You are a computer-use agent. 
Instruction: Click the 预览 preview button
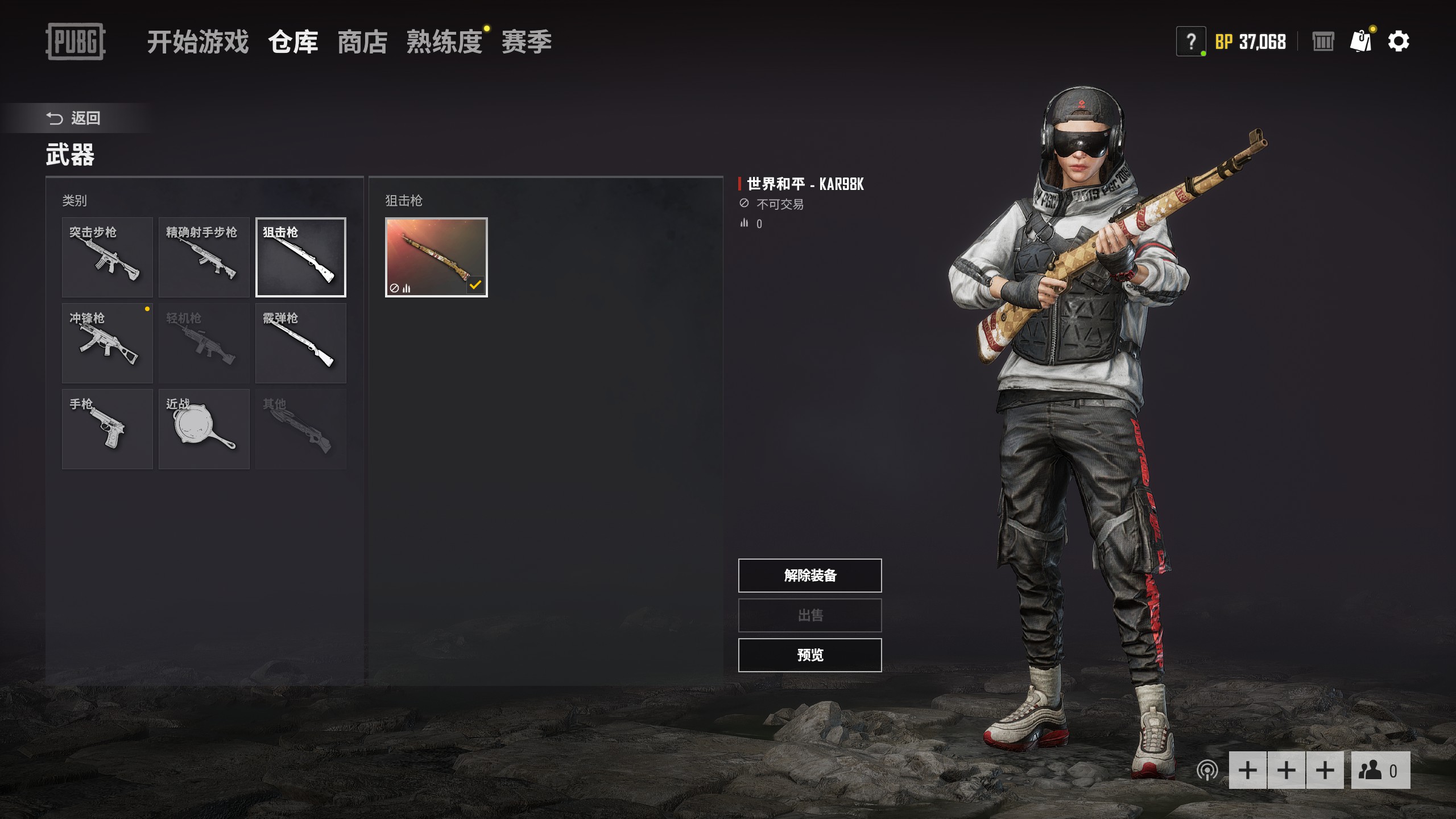tap(810, 655)
